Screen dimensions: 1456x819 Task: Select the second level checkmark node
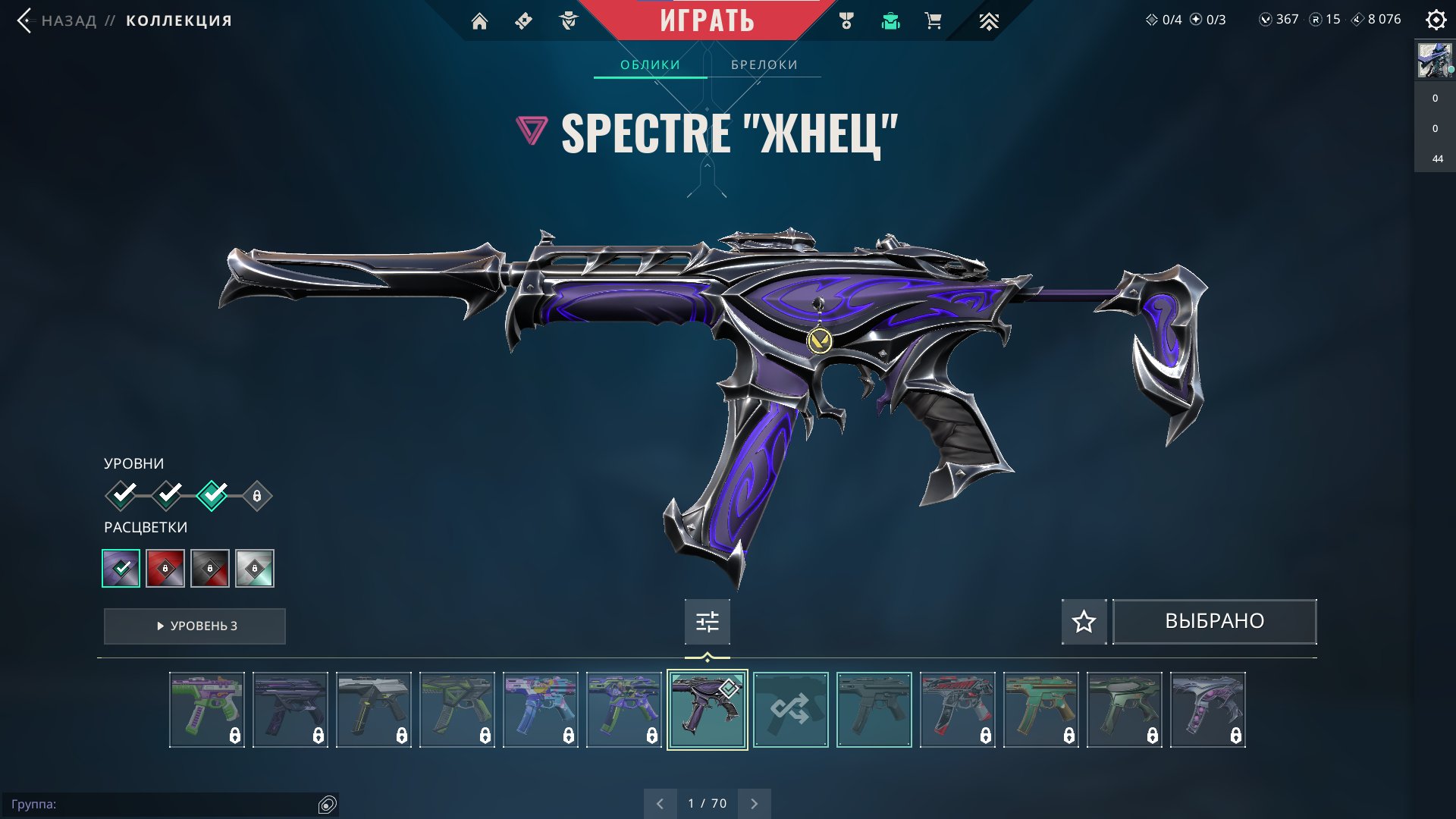(x=167, y=495)
